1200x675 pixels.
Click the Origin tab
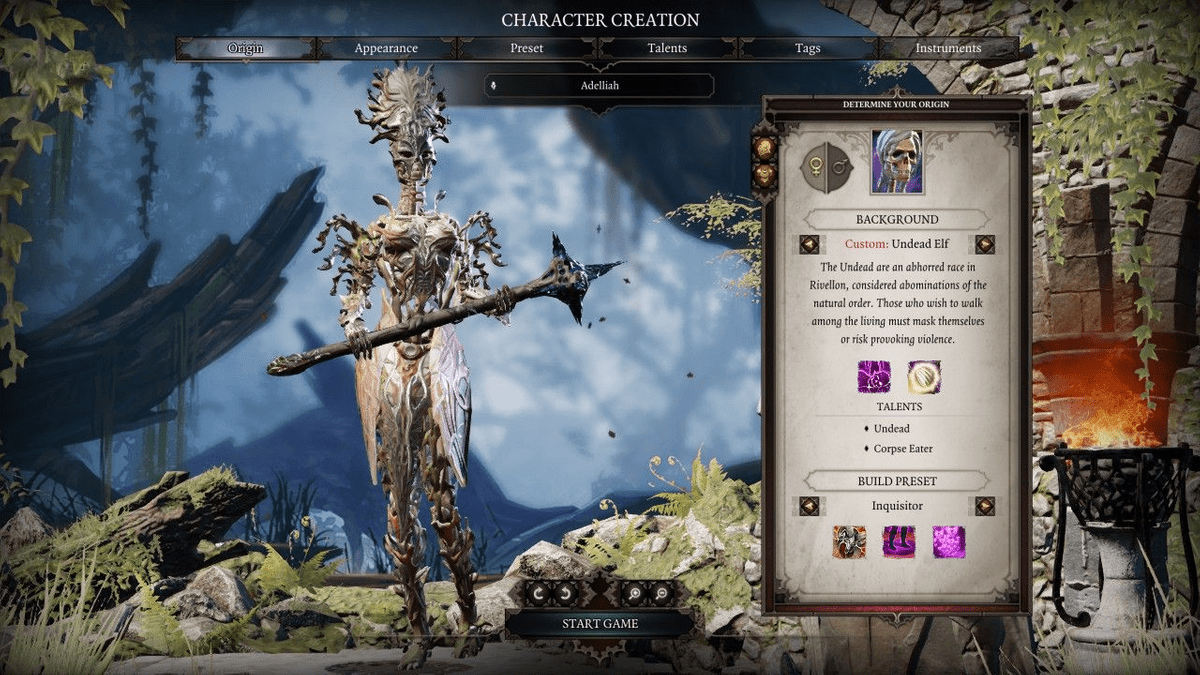coord(246,48)
